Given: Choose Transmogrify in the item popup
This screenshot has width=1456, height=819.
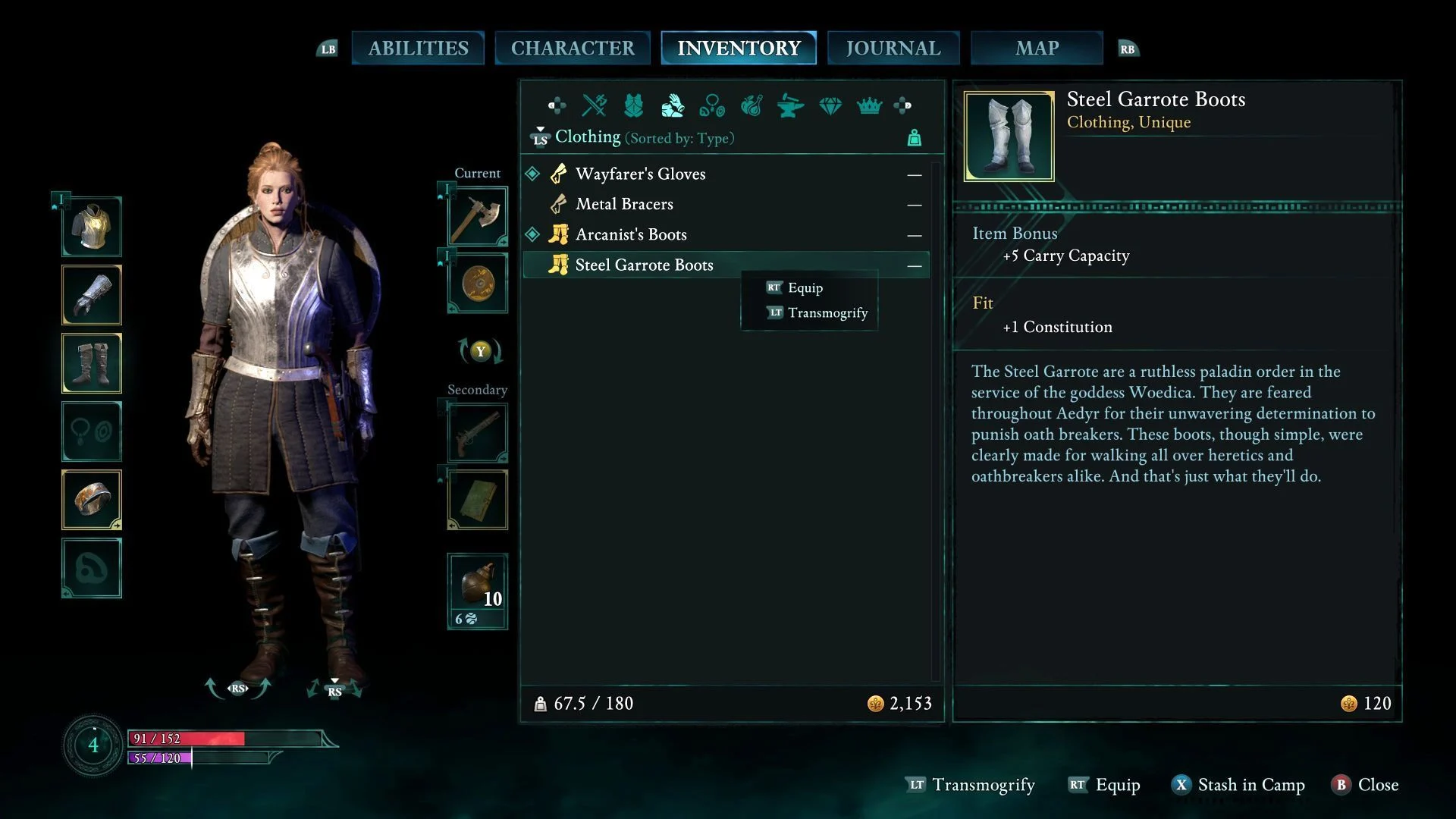Looking at the screenshot, I should click(x=827, y=312).
